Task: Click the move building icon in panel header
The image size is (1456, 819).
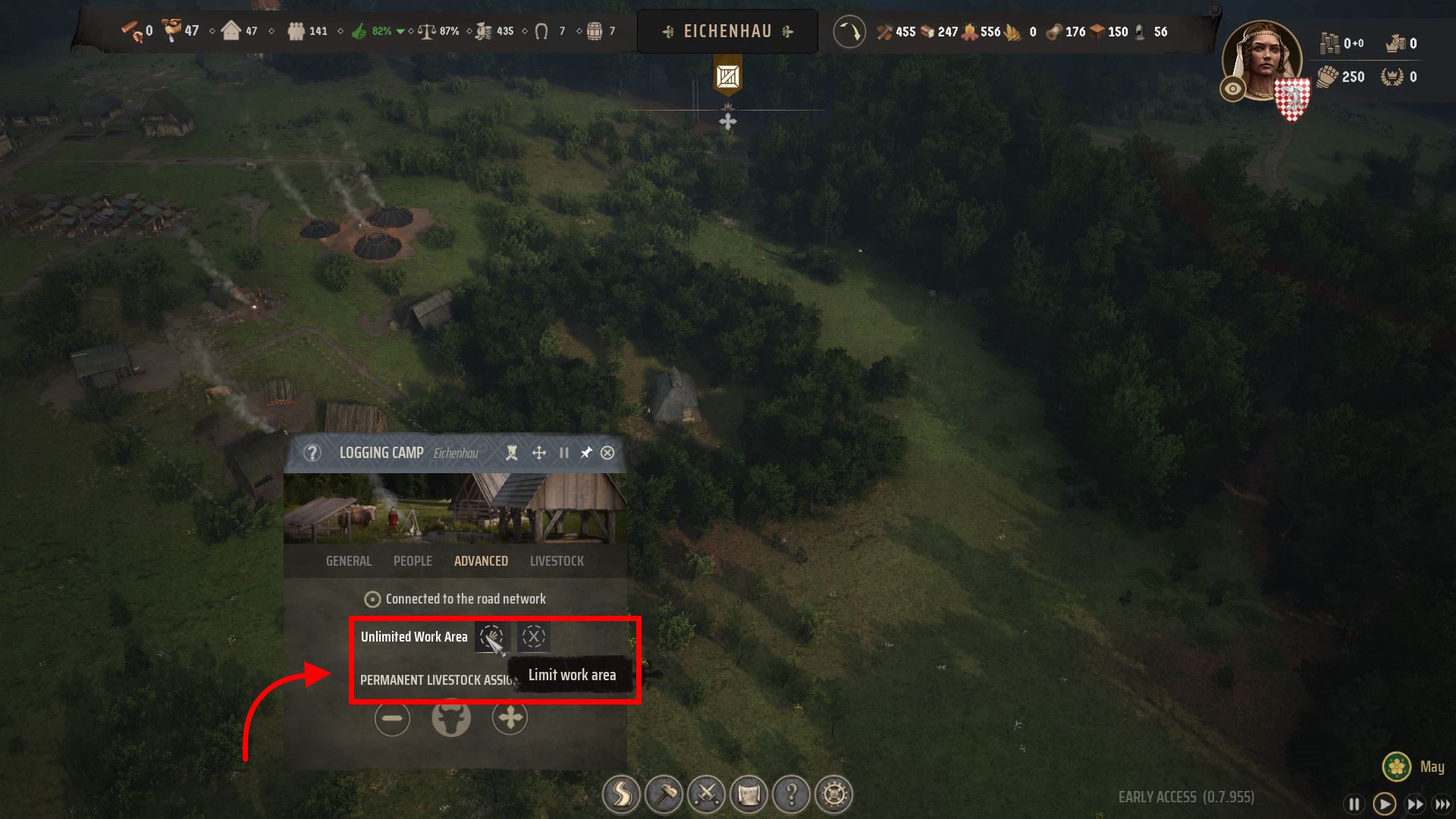Action: click(x=538, y=453)
